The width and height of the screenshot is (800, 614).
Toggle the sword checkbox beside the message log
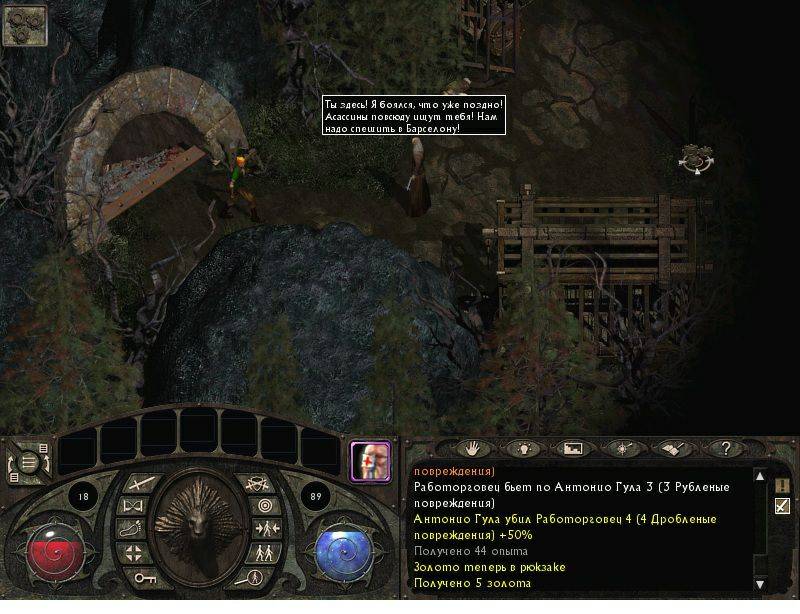click(782, 506)
